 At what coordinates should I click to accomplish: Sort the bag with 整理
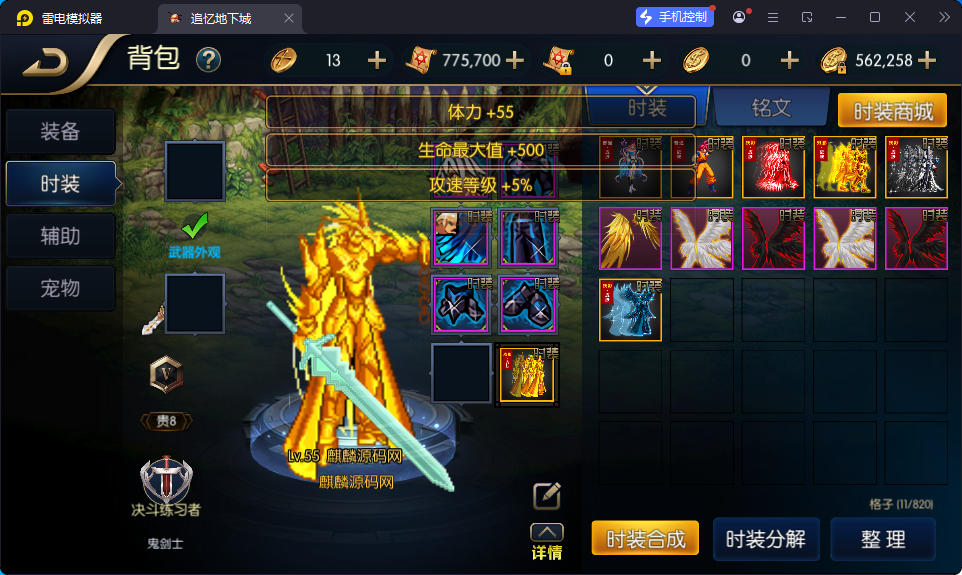(x=883, y=539)
